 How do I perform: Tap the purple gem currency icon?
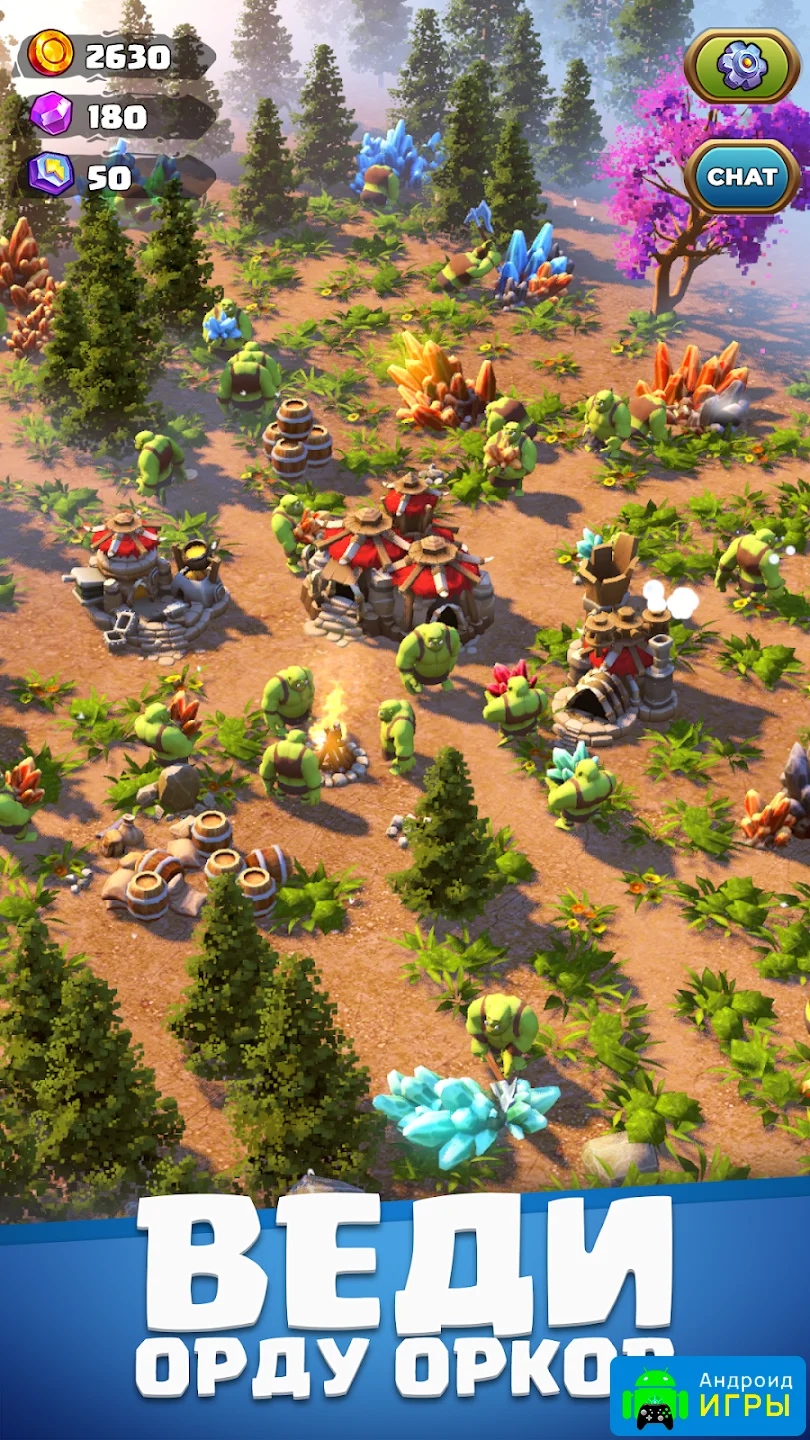coord(51,115)
